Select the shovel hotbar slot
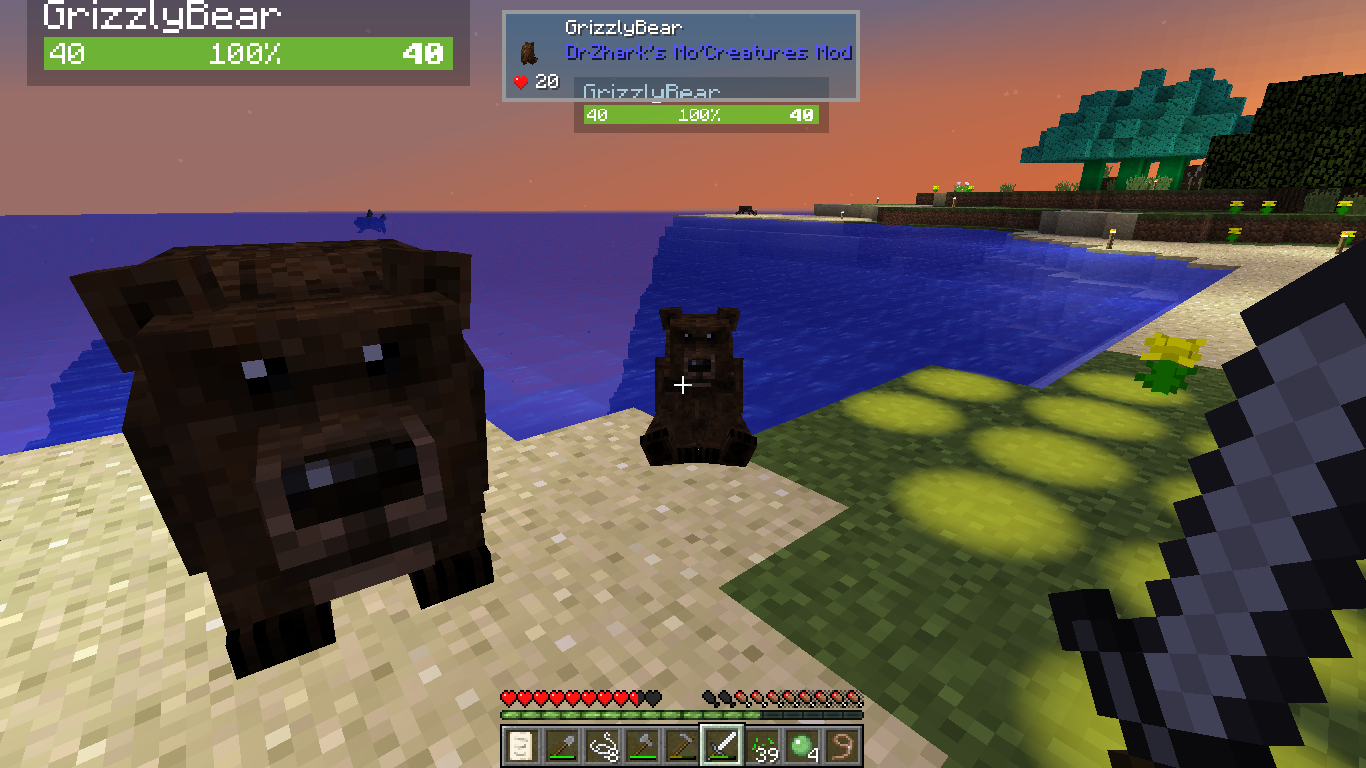1366x768 pixels. pos(560,745)
